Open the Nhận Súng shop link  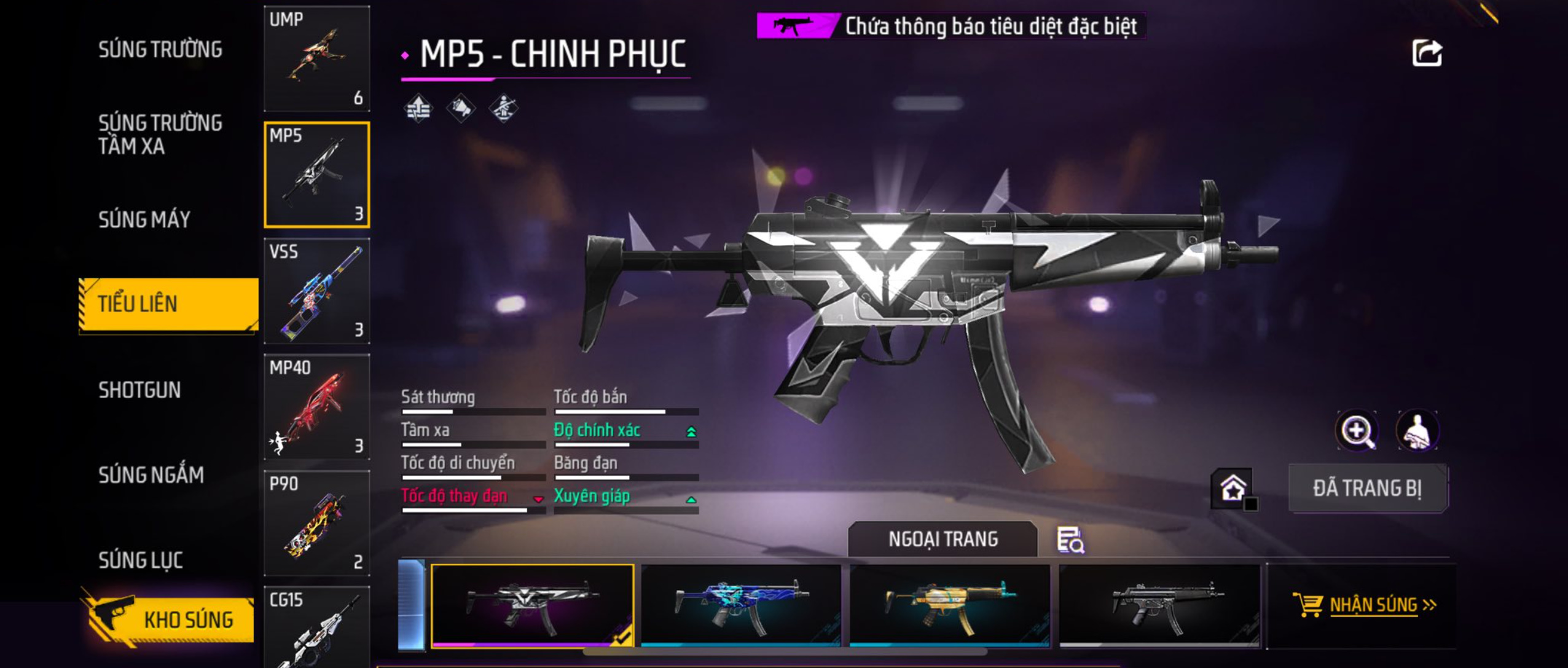point(1364,605)
